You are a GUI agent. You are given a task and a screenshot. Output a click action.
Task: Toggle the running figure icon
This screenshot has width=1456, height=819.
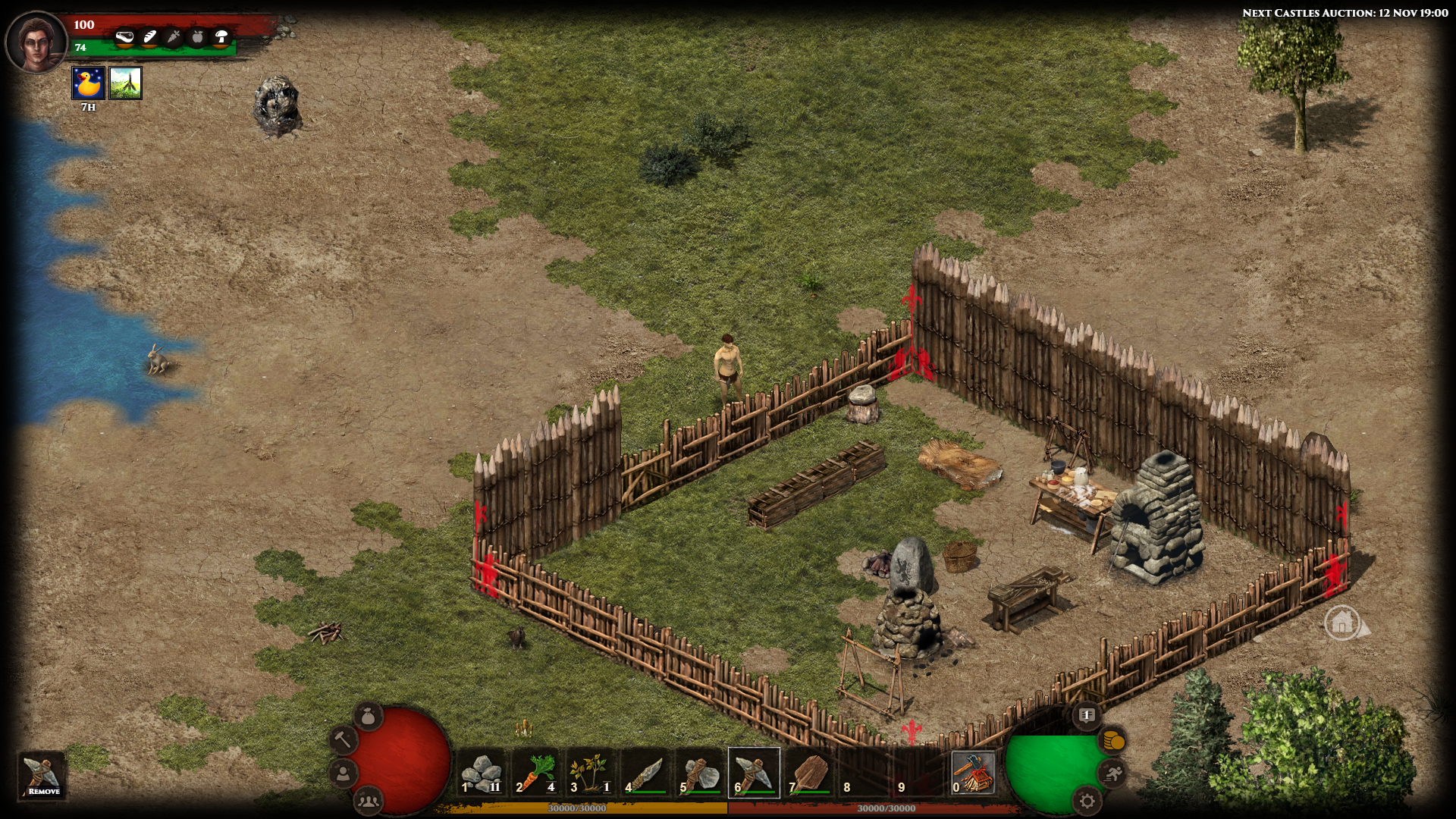[1112, 773]
